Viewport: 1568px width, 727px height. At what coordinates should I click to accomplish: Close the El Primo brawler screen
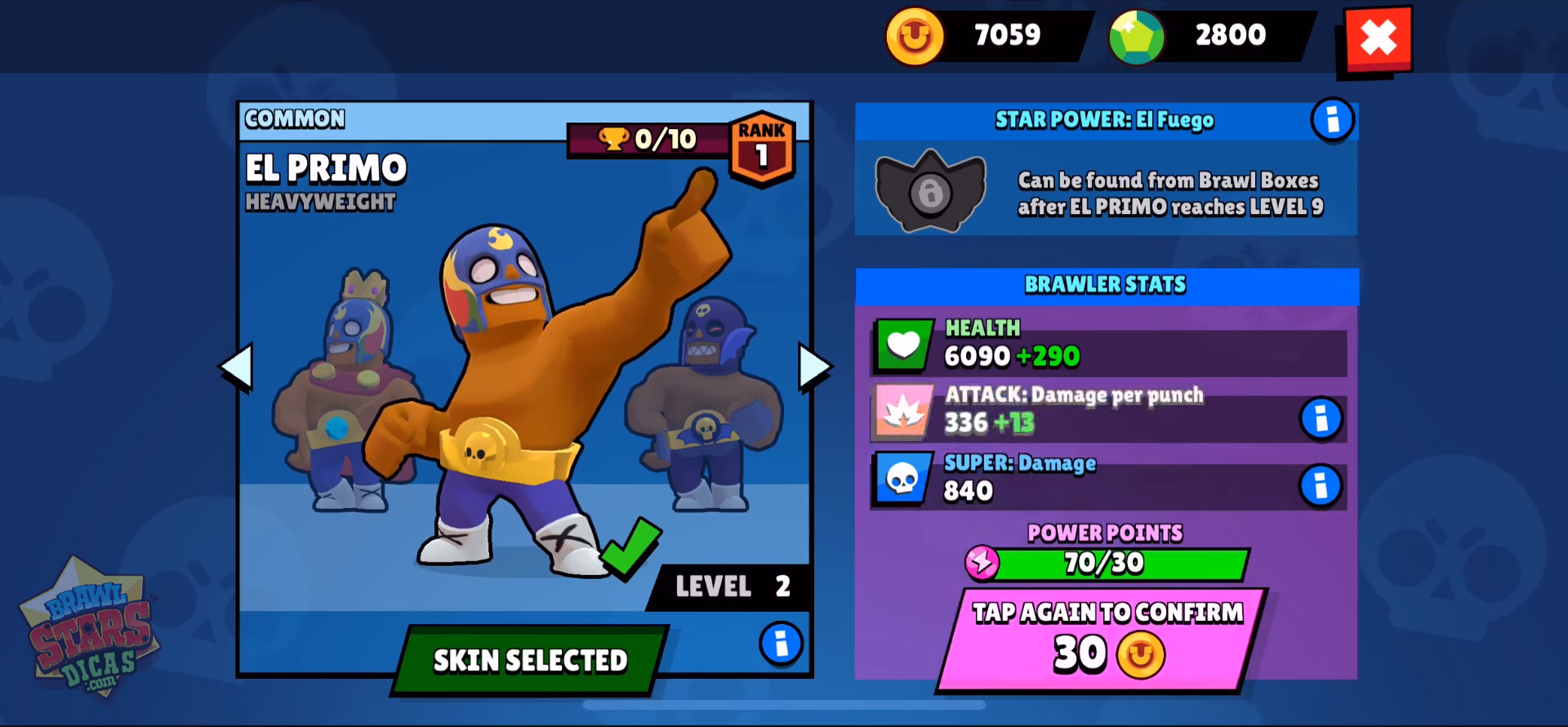(x=1378, y=38)
